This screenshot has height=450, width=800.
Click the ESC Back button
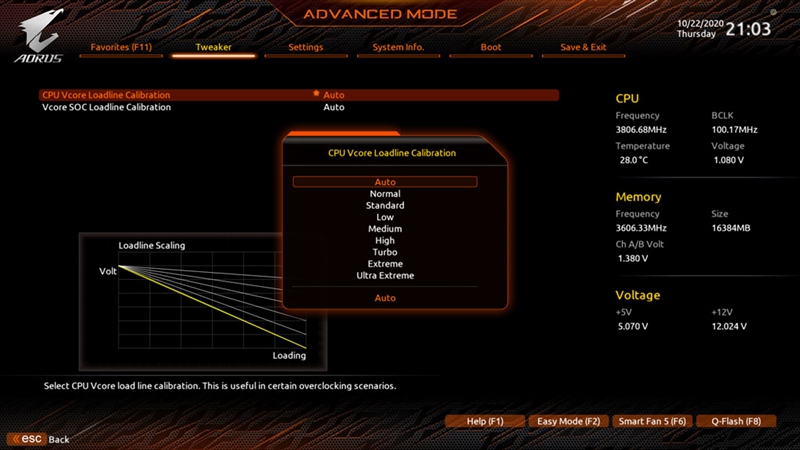click(40, 439)
